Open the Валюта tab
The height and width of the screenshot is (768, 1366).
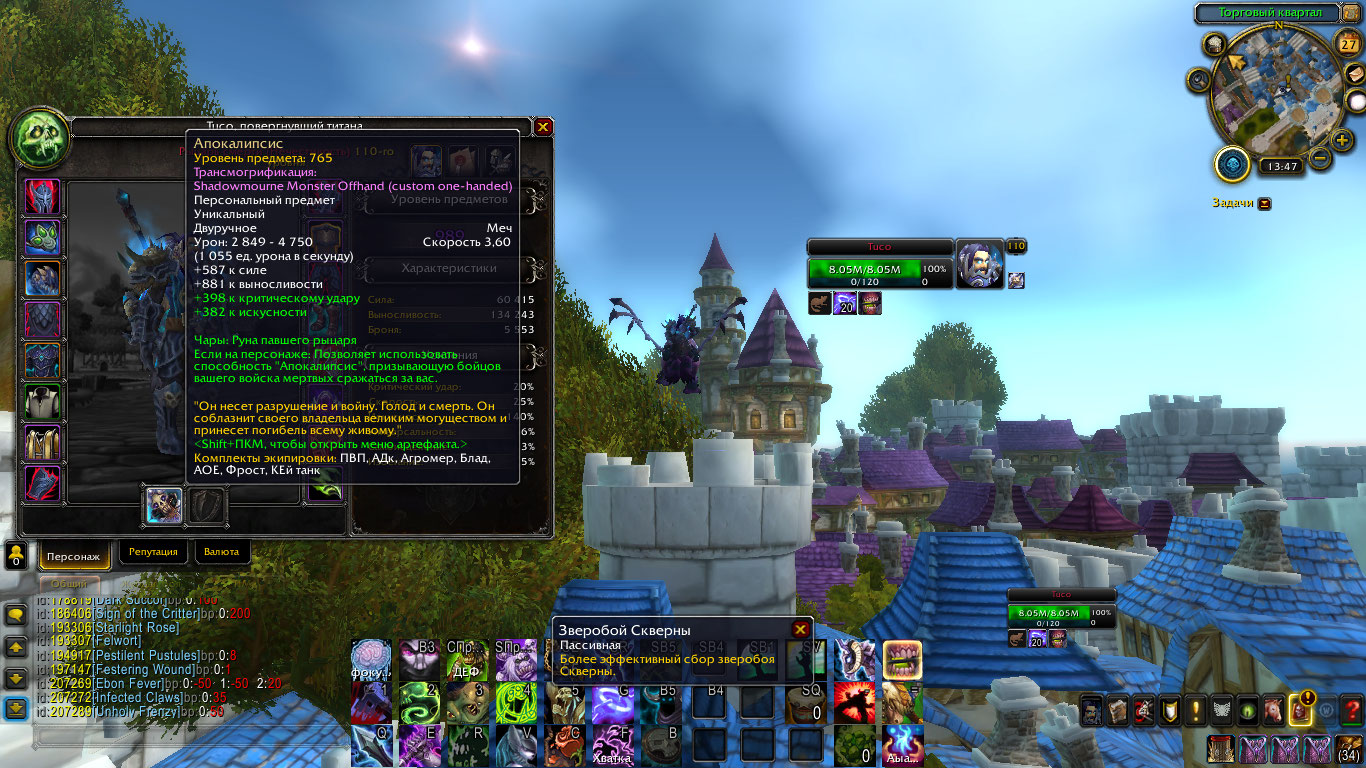point(221,552)
